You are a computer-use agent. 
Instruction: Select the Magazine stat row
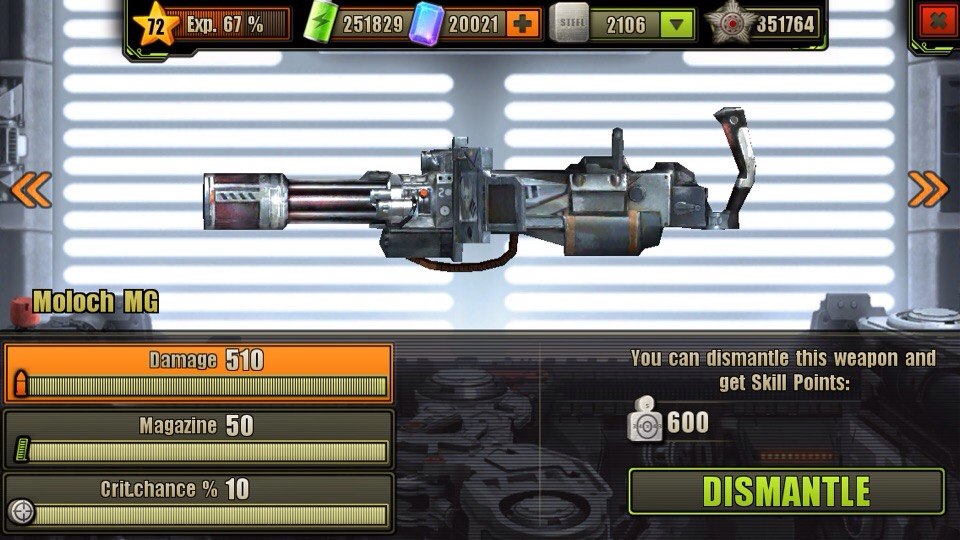coord(198,438)
